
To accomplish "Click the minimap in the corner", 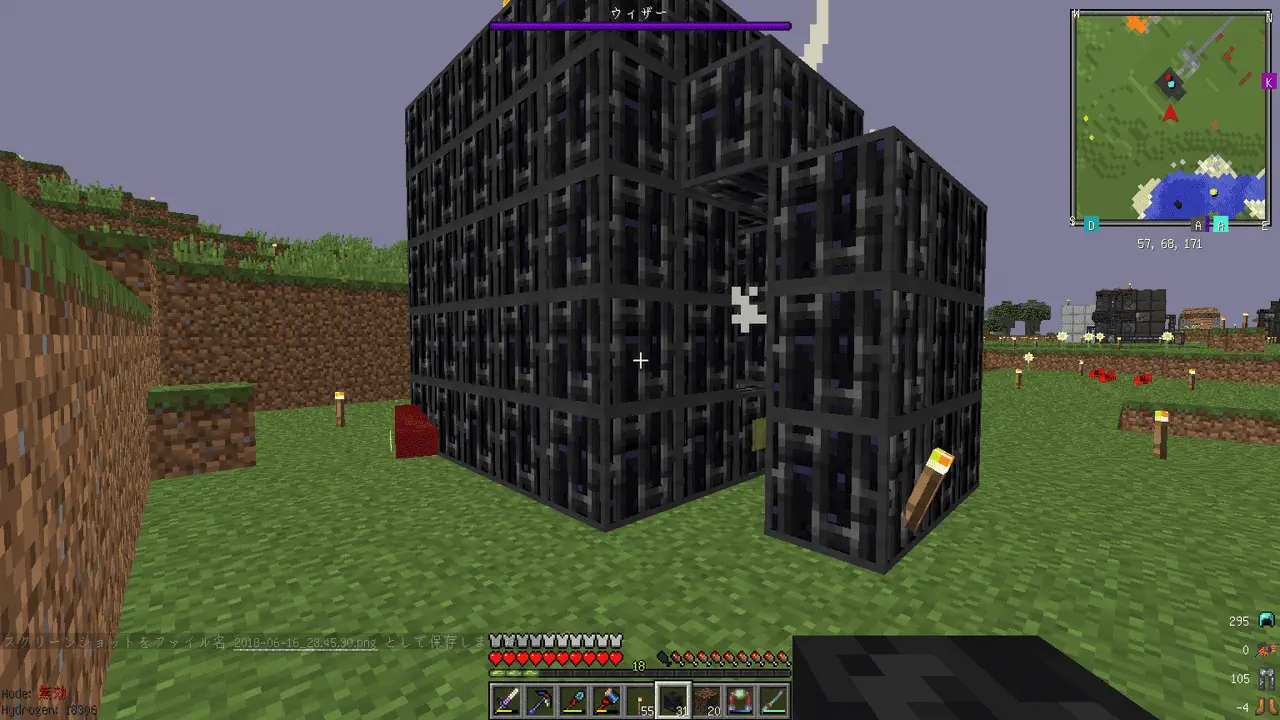I will 1170,118.
